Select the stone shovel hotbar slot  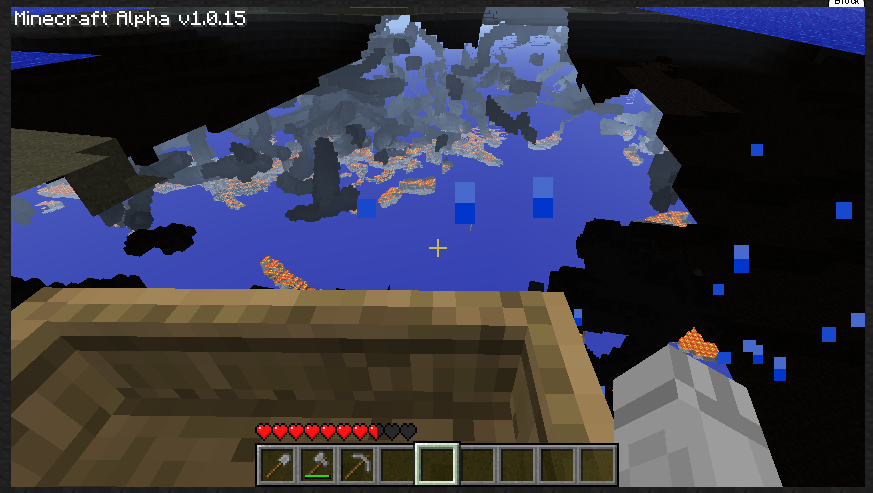coord(277,465)
